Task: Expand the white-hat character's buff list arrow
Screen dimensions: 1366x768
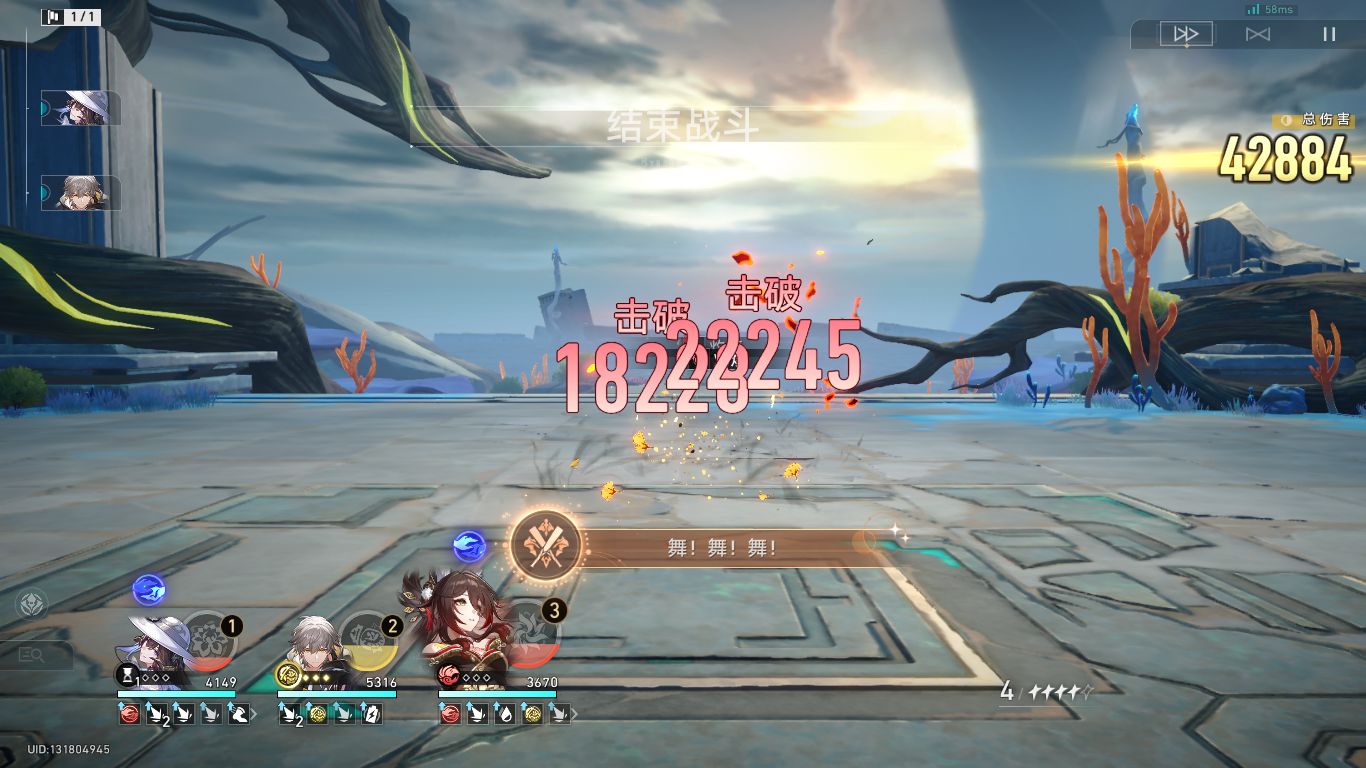Action: click(254, 714)
